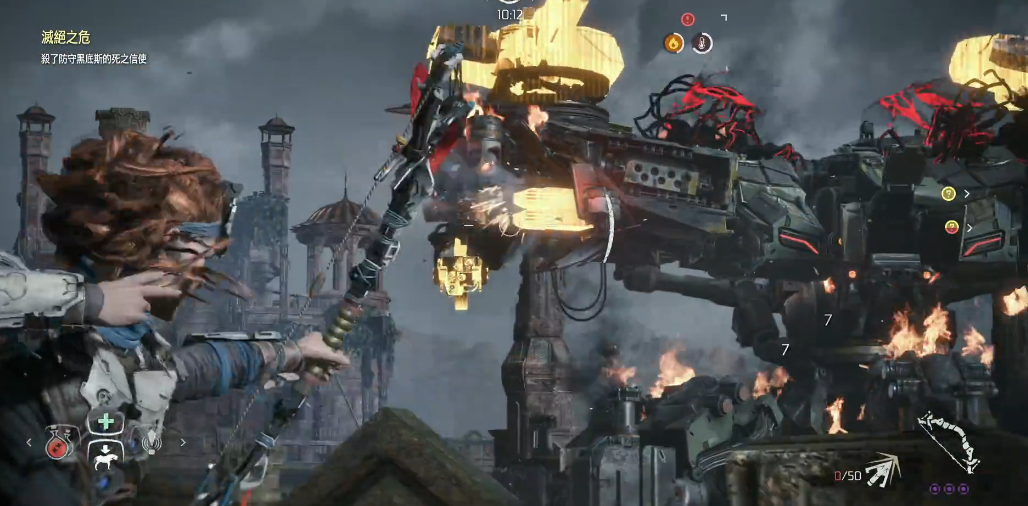Select the yellow question mark target marker
The image size is (1028, 506).
(949, 193)
